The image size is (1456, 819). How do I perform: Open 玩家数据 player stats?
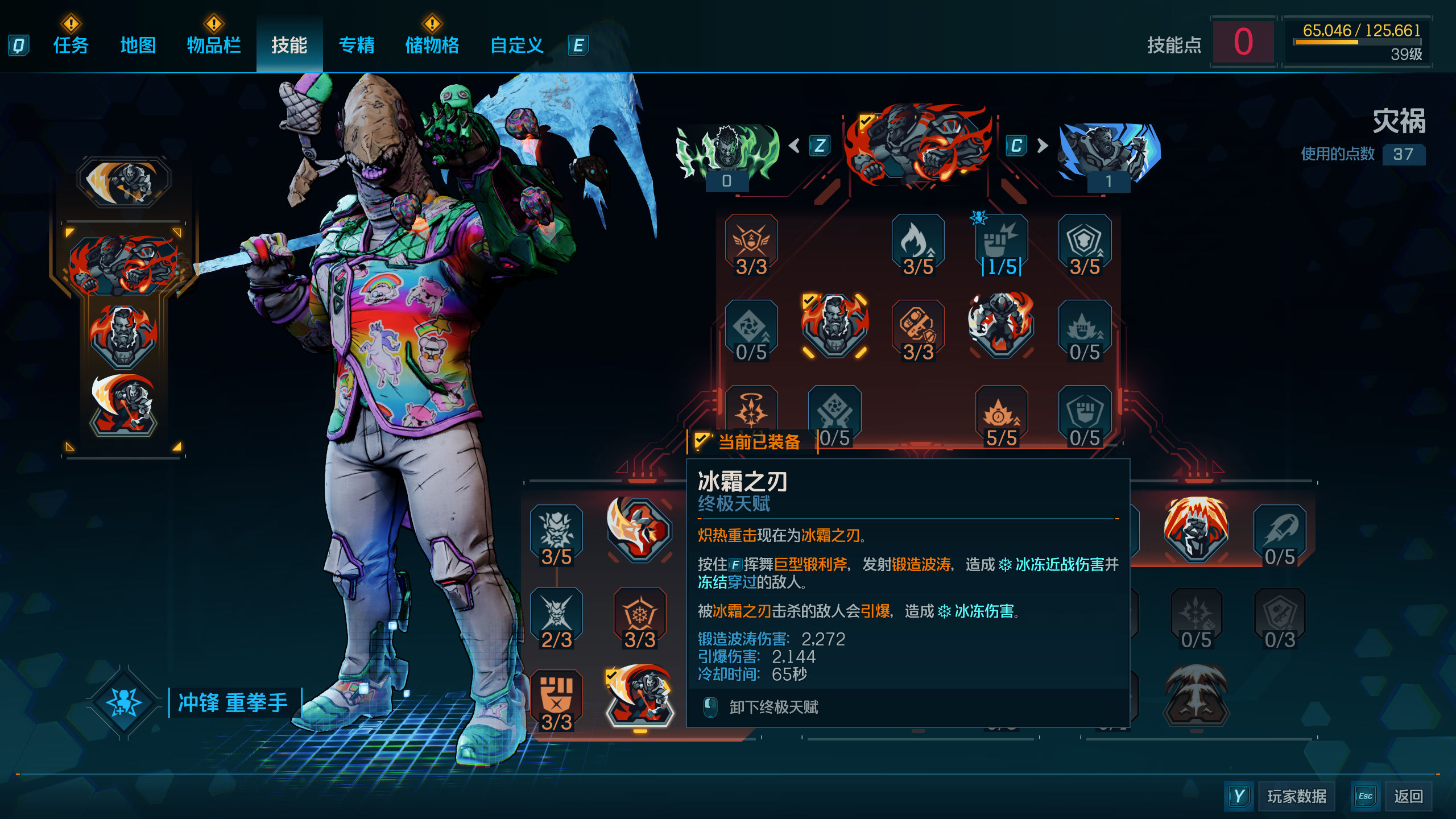(x=1296, y=796)
